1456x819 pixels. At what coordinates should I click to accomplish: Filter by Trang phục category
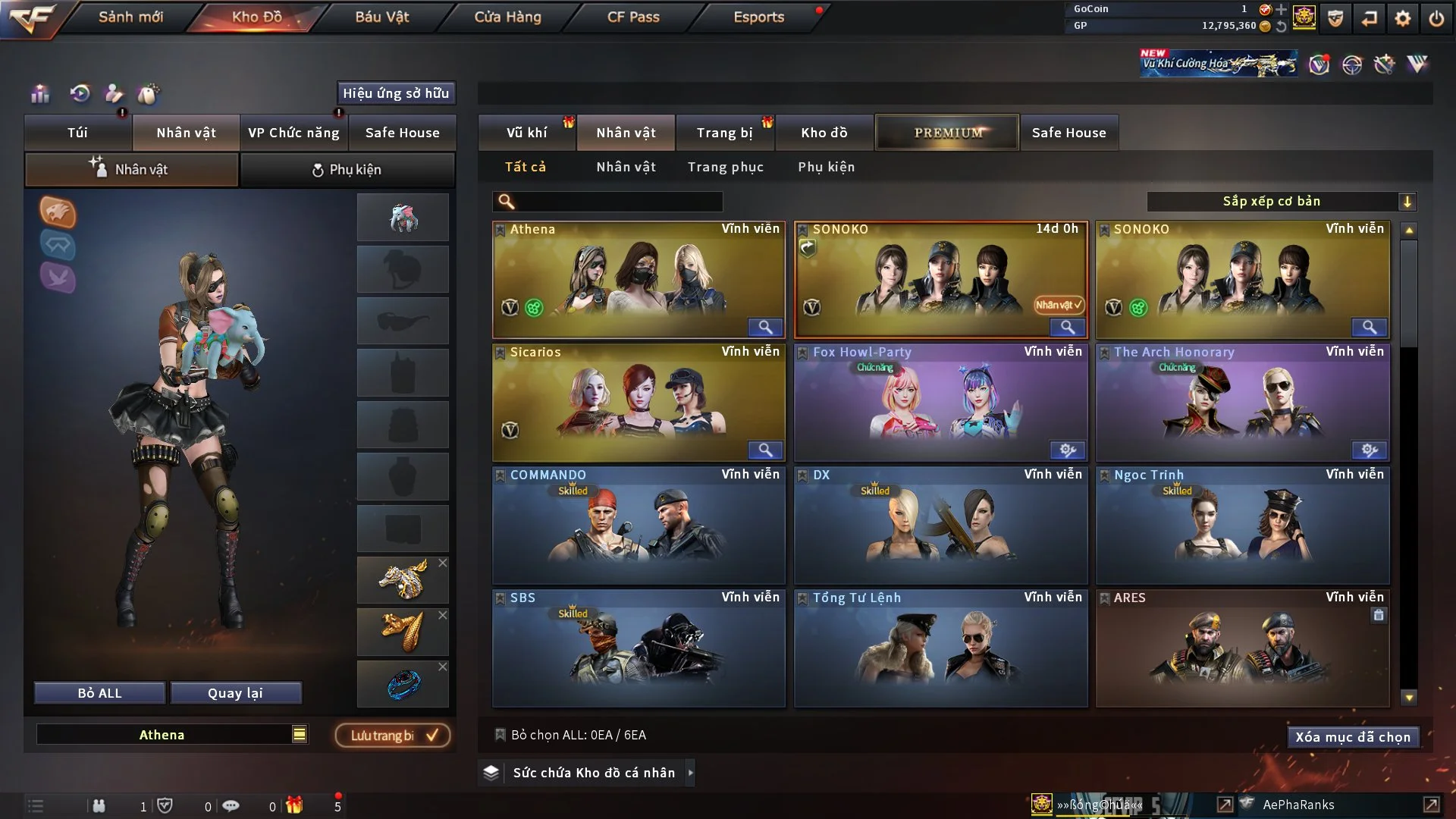(x=725, y=167)
